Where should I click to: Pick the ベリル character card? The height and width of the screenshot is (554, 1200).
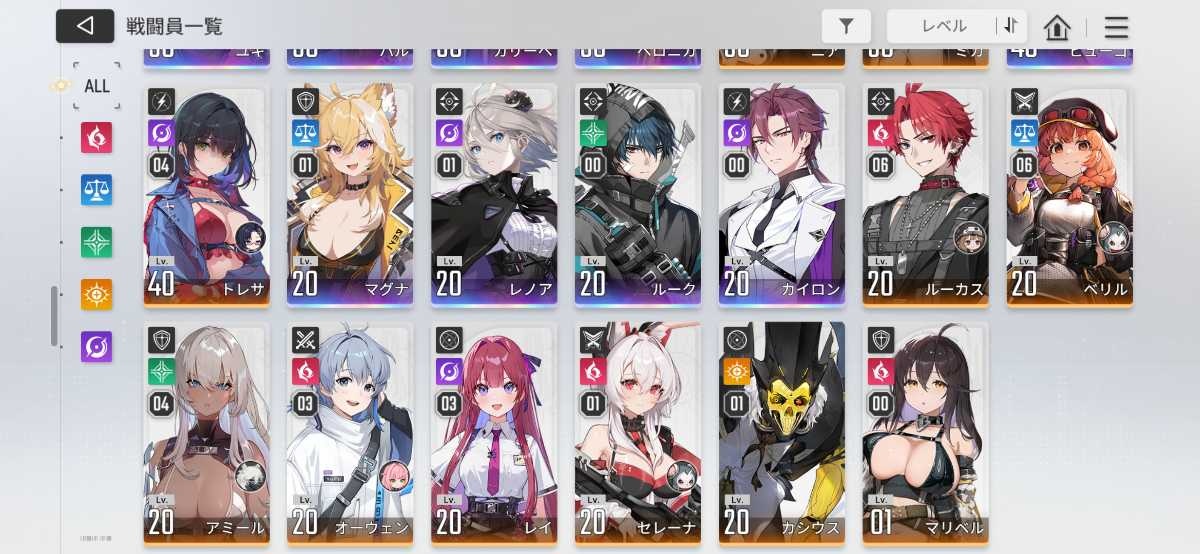tap(1069, 195)
